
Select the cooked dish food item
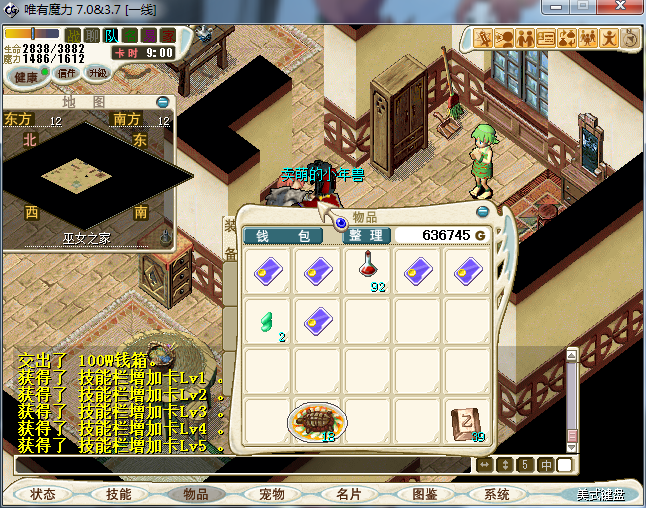[x=318, y=421]
